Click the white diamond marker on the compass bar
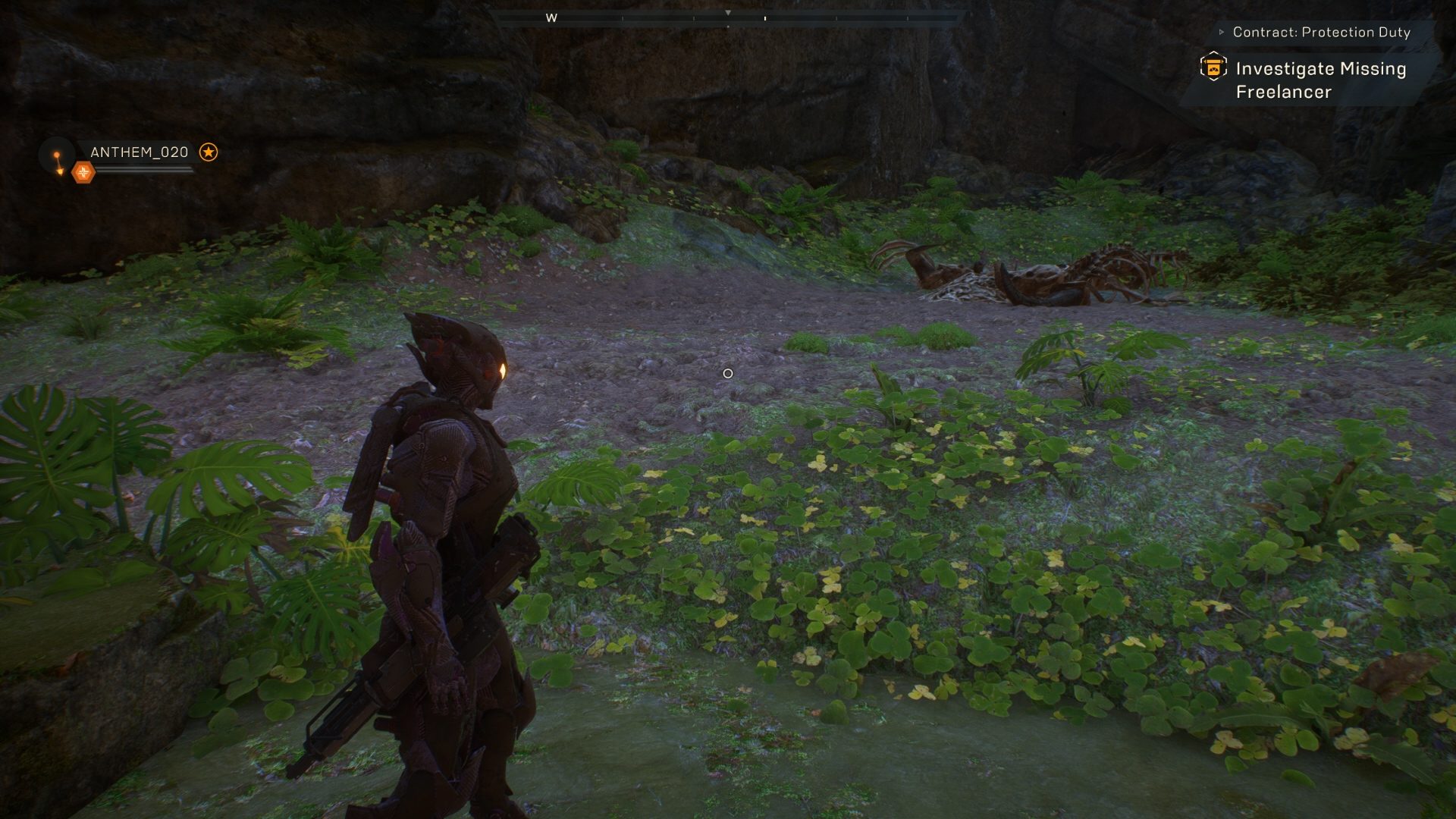This screenshot has width=1456, height=819. 764,17
